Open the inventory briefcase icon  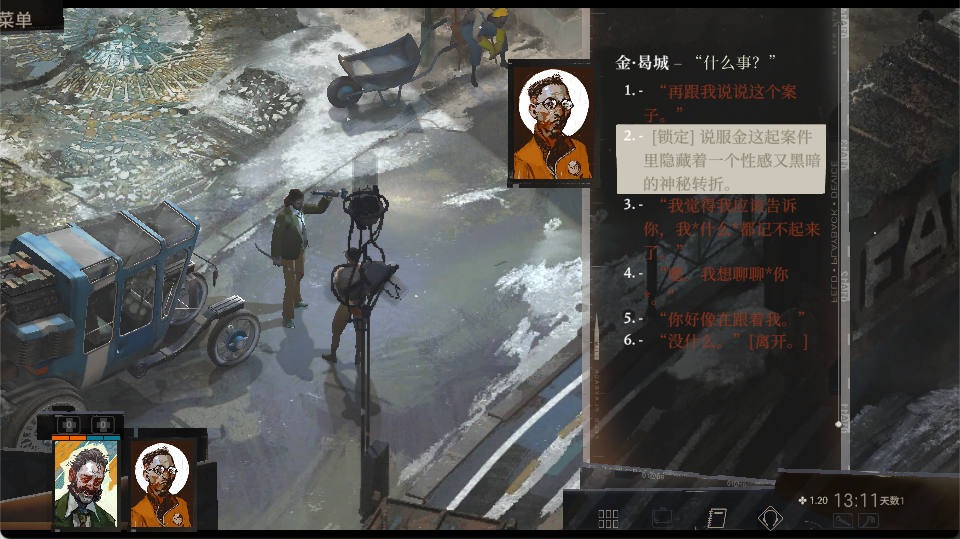pos(662,518)
